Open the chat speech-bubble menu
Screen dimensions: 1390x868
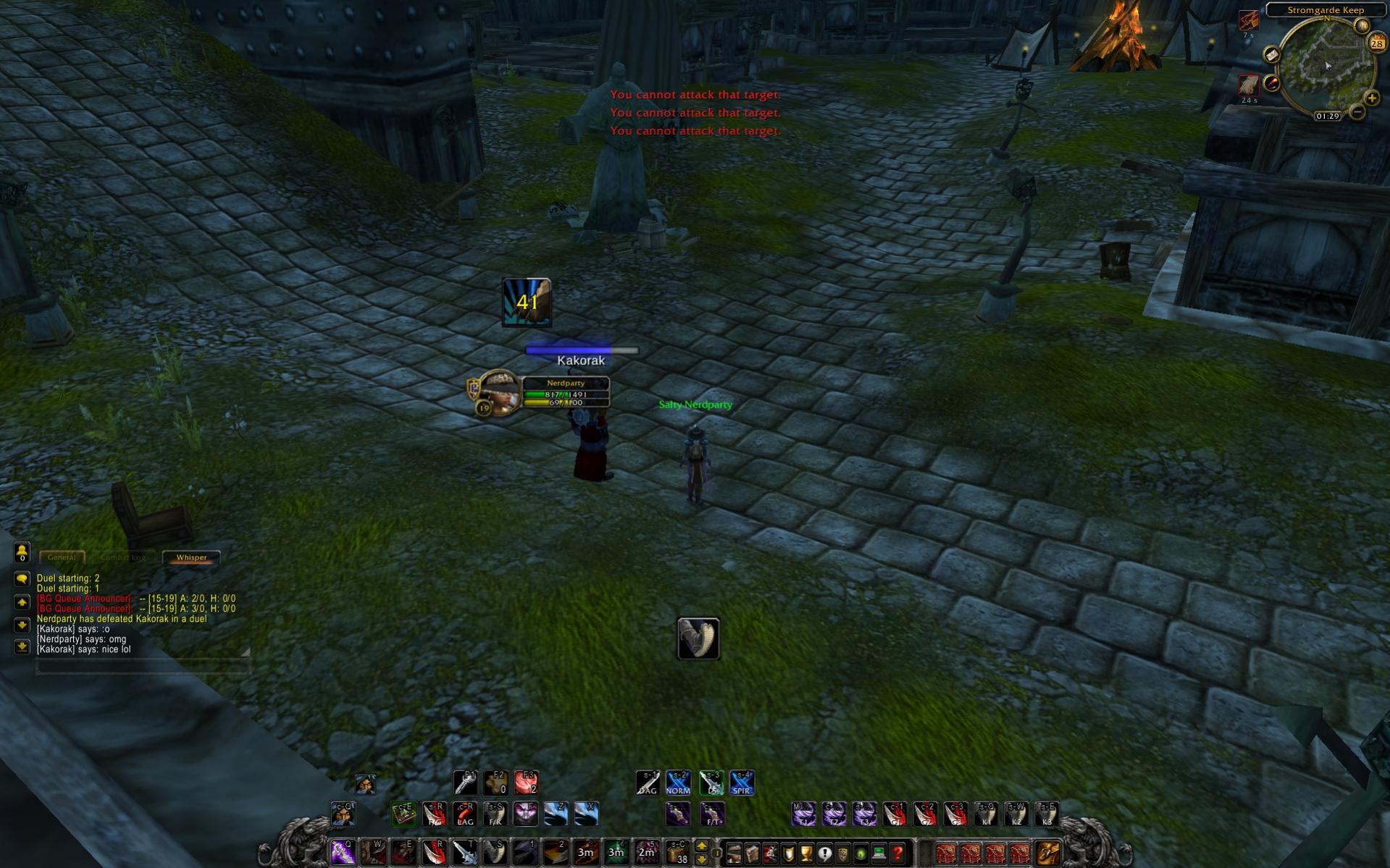click(x=22, y=579)
